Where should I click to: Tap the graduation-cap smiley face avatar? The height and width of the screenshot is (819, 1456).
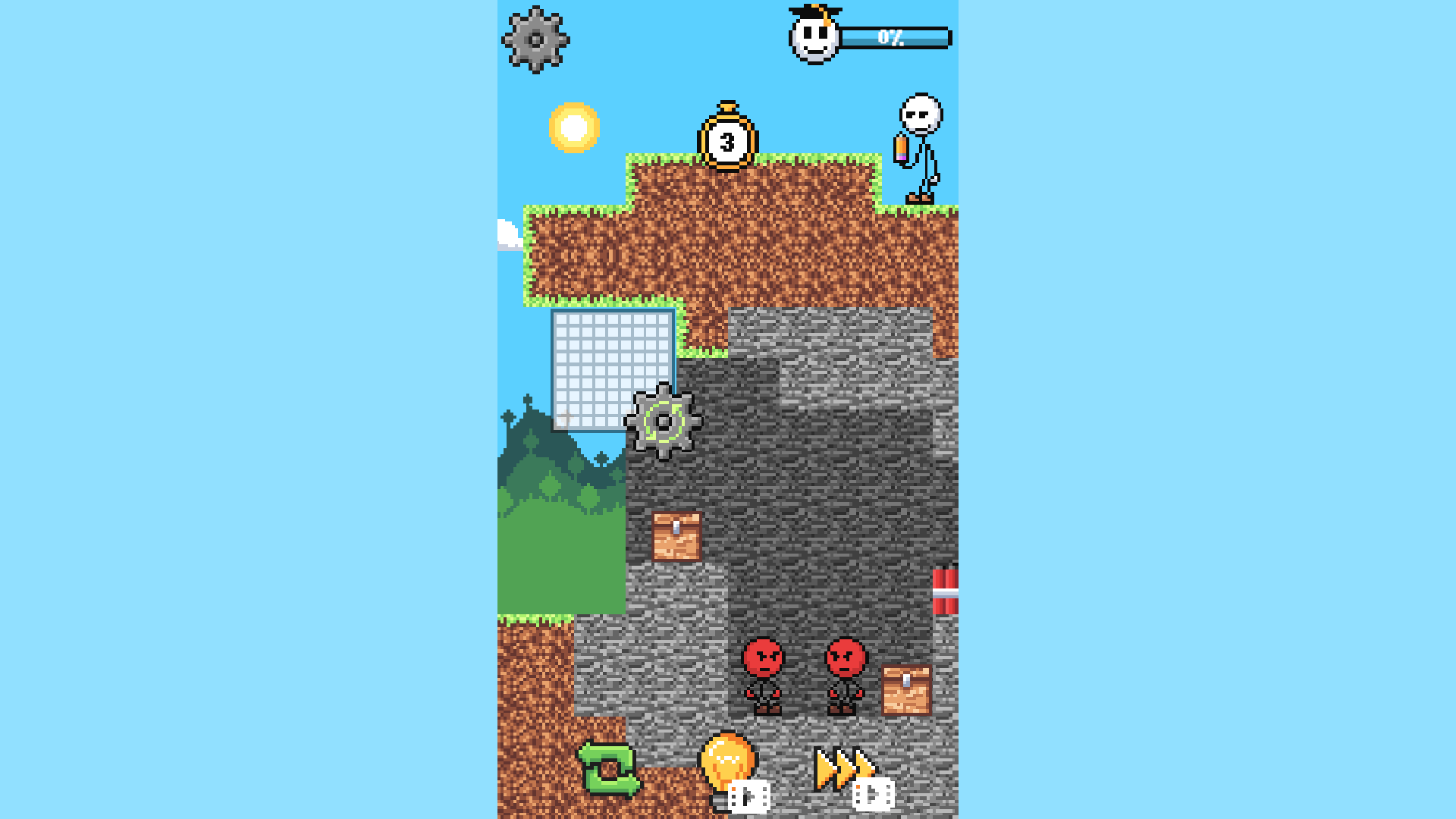(x=813, y=38)
